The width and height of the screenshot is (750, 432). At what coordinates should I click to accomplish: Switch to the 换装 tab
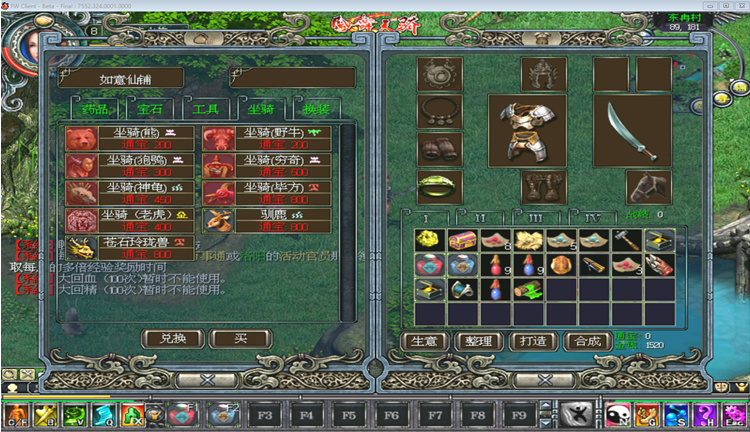[316, 109]
